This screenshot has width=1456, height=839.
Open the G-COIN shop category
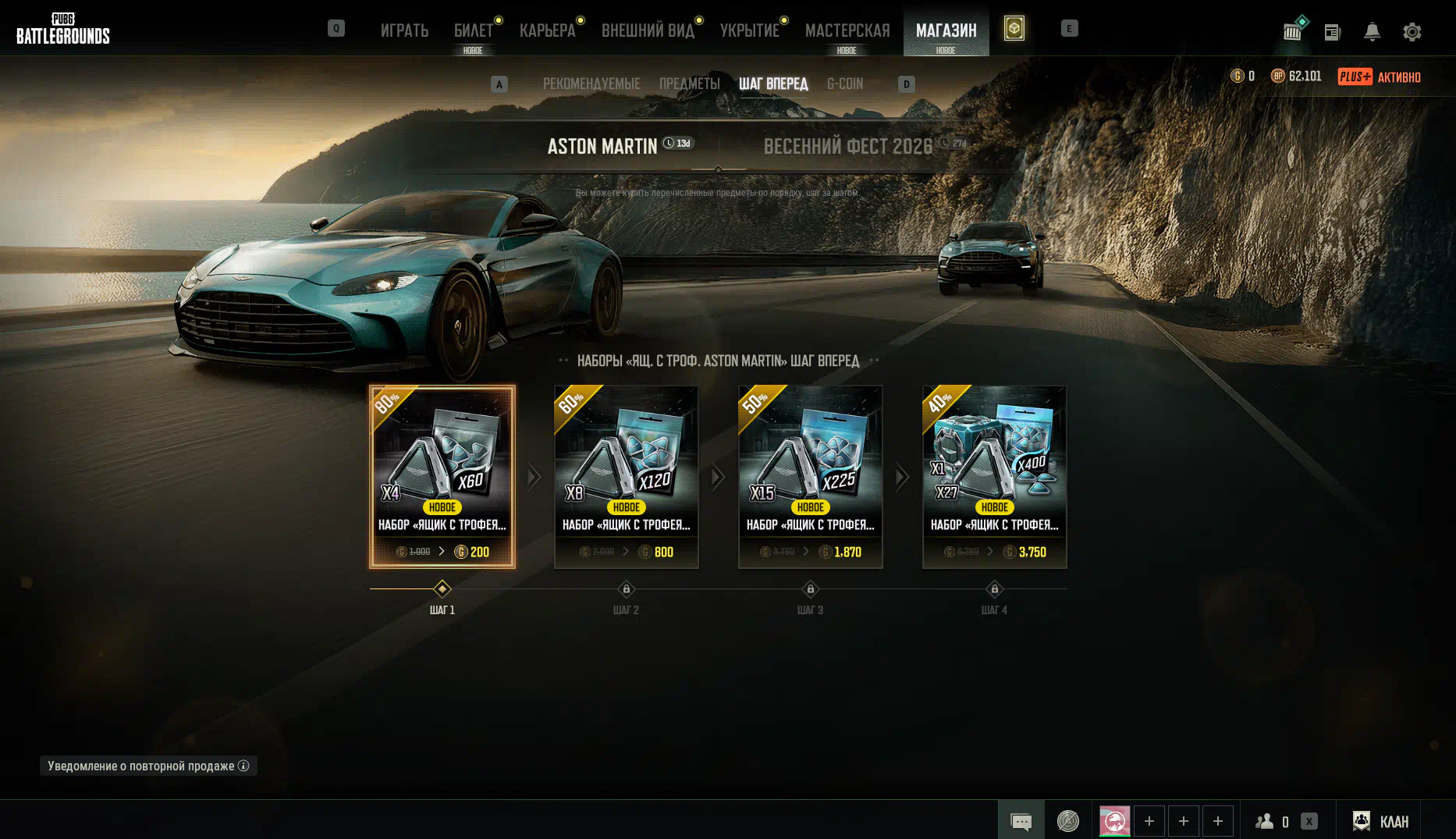pos(845,84)
